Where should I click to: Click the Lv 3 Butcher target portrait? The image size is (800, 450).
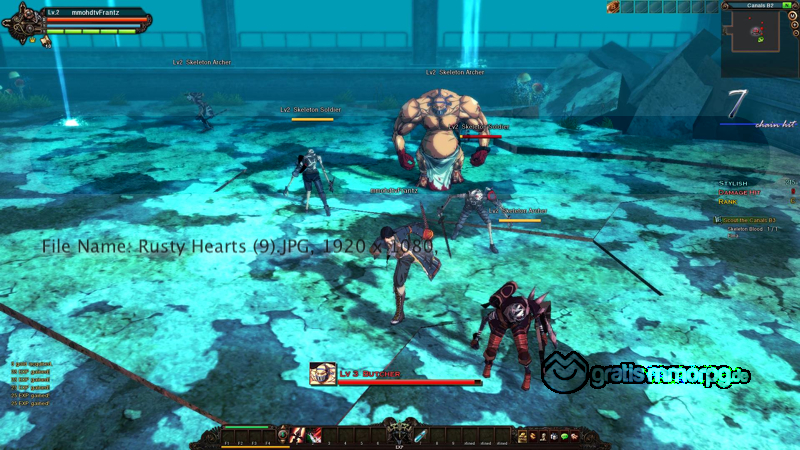(322, 375)
